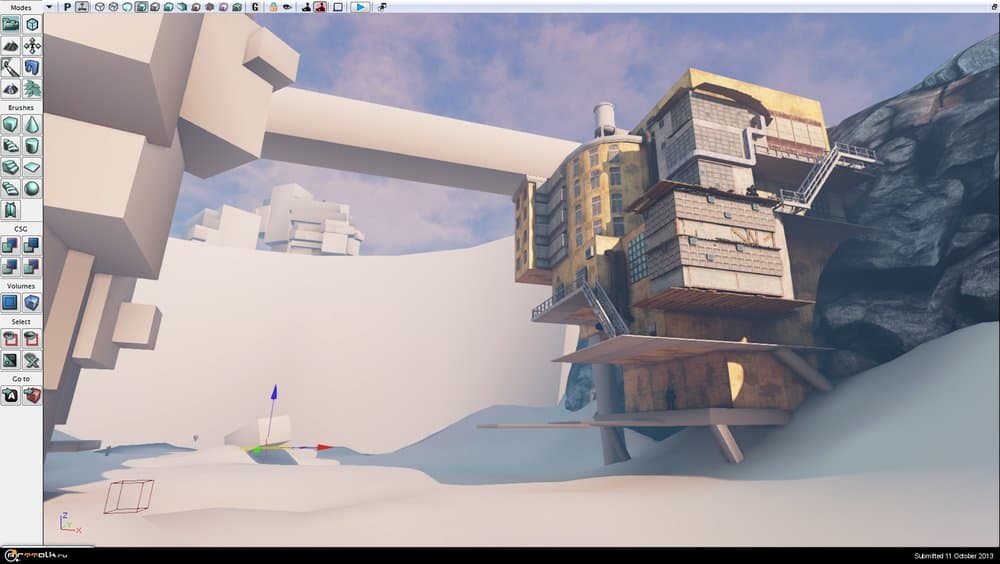Viewport: 1000px width, 564px height.
Task: Select the cylinder brush builder
Action: tap(32, 146)
